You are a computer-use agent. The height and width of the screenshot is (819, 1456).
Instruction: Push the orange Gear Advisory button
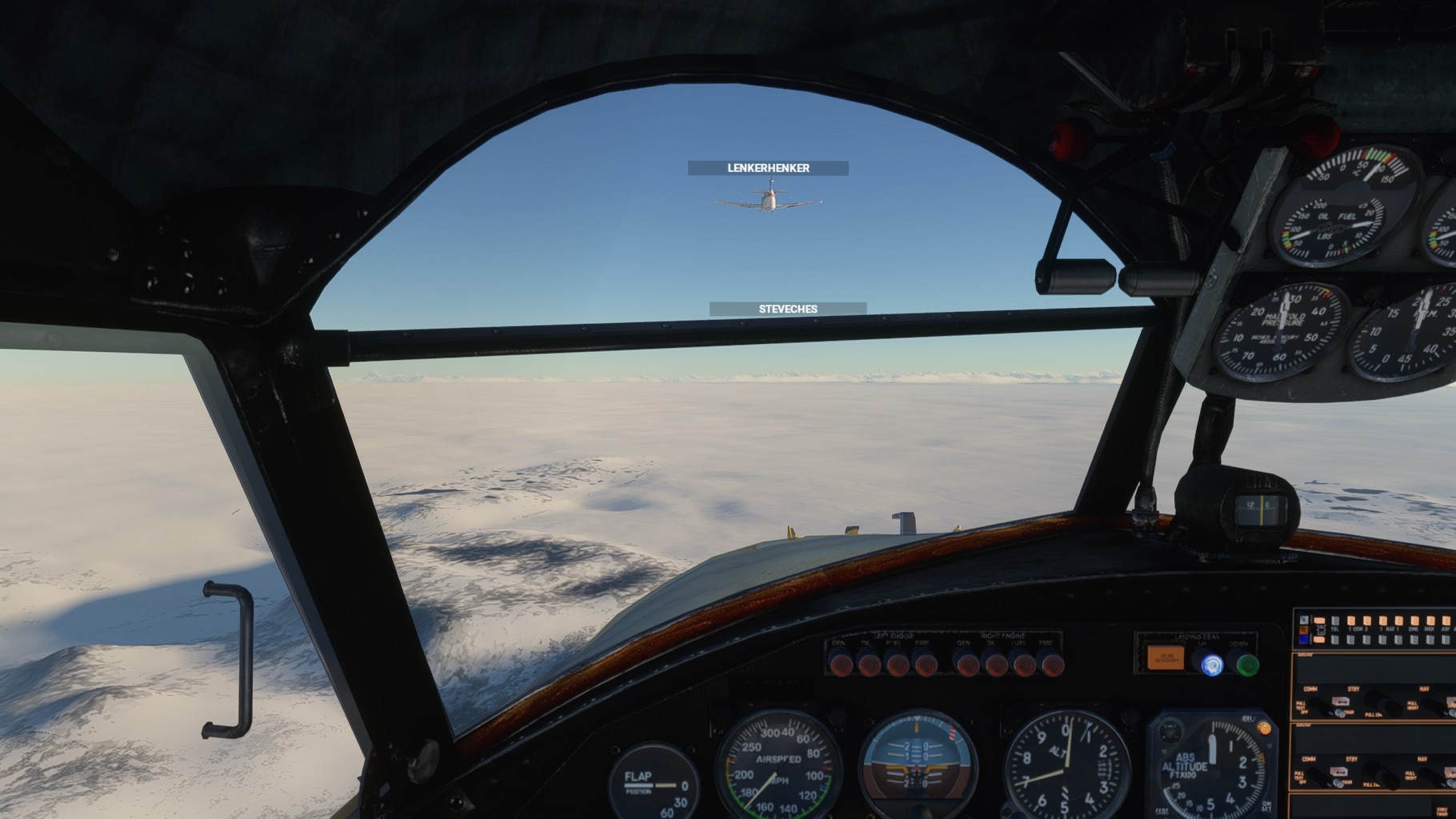pos(1165,657)
